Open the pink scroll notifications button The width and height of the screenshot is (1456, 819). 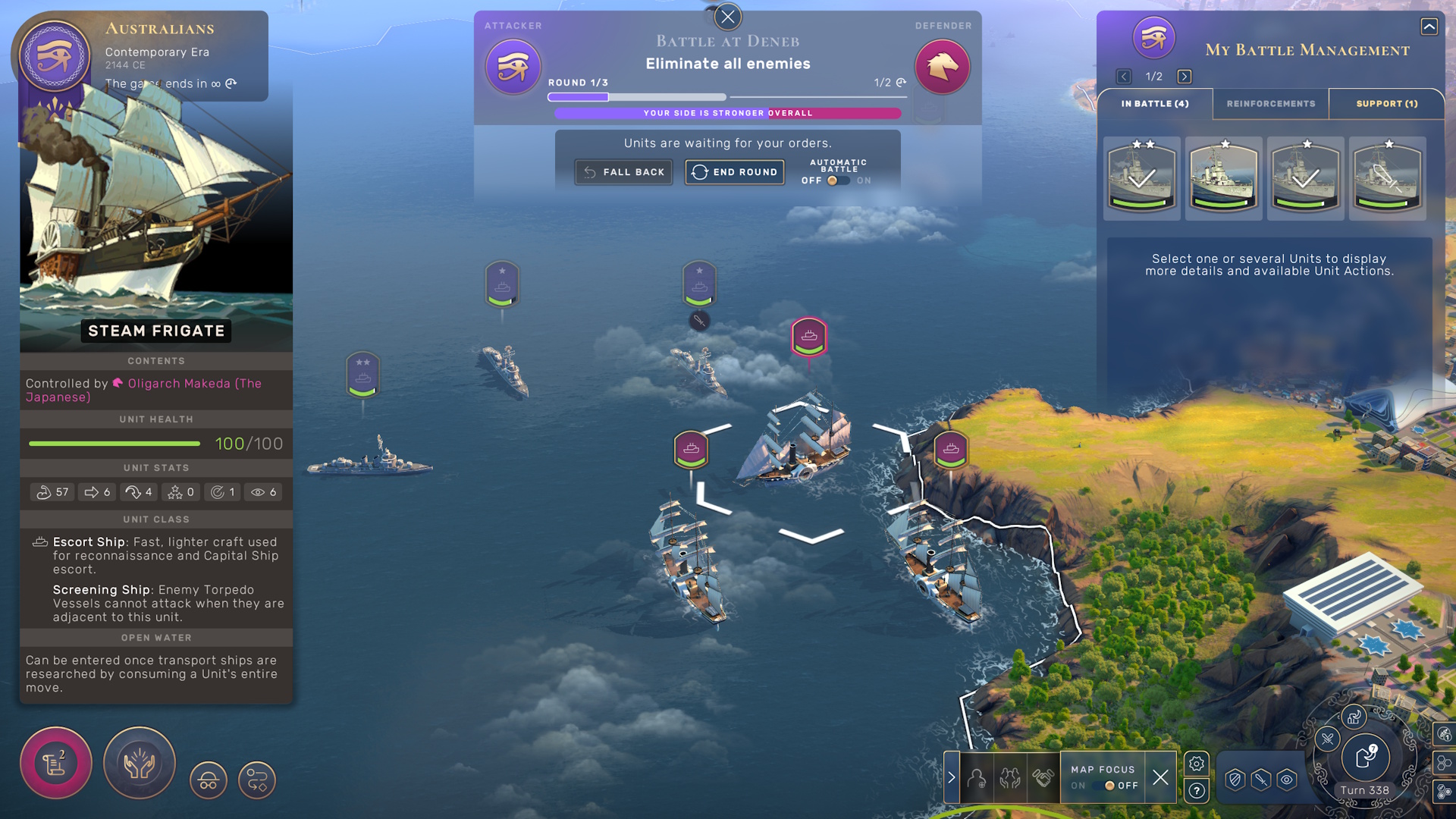(55, 763)
